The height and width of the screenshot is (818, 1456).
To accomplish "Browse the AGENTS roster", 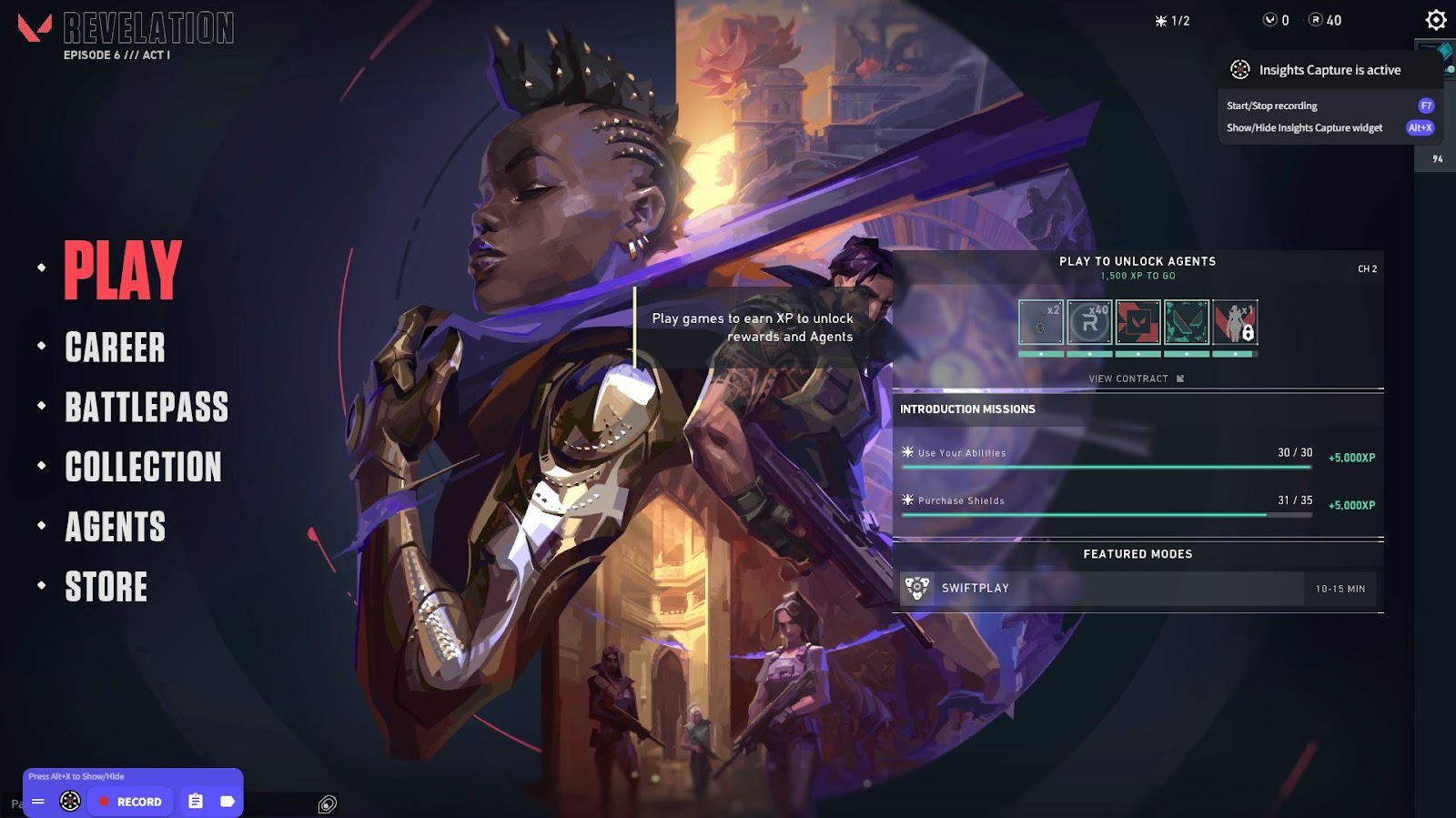I will (x=115, y=527).
